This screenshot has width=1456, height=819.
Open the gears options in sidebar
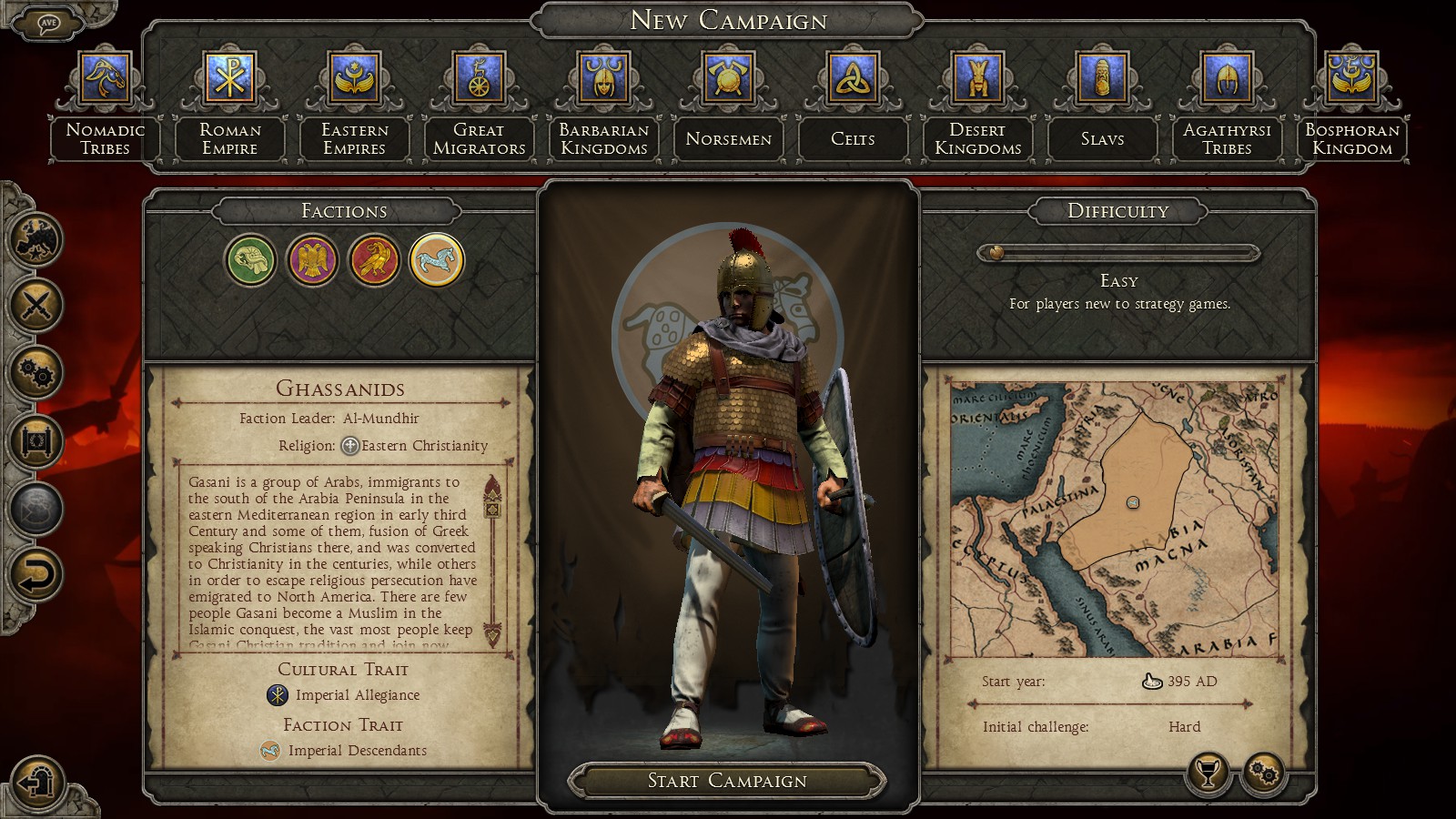(36, 372)
